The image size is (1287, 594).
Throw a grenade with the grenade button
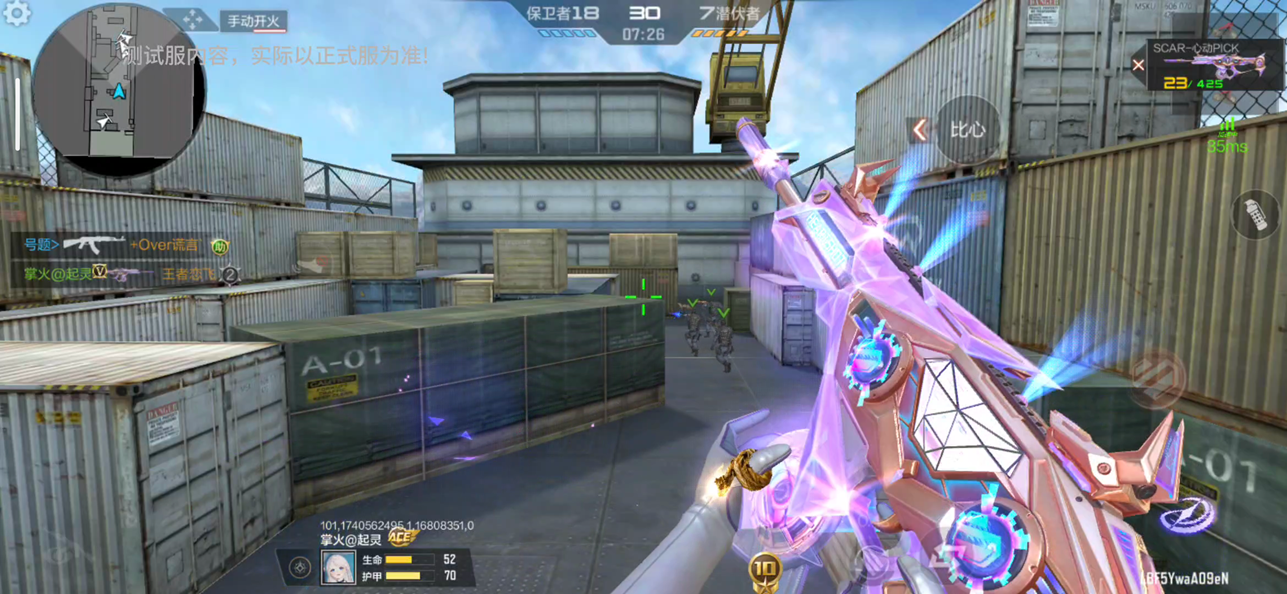[1256, 214]
